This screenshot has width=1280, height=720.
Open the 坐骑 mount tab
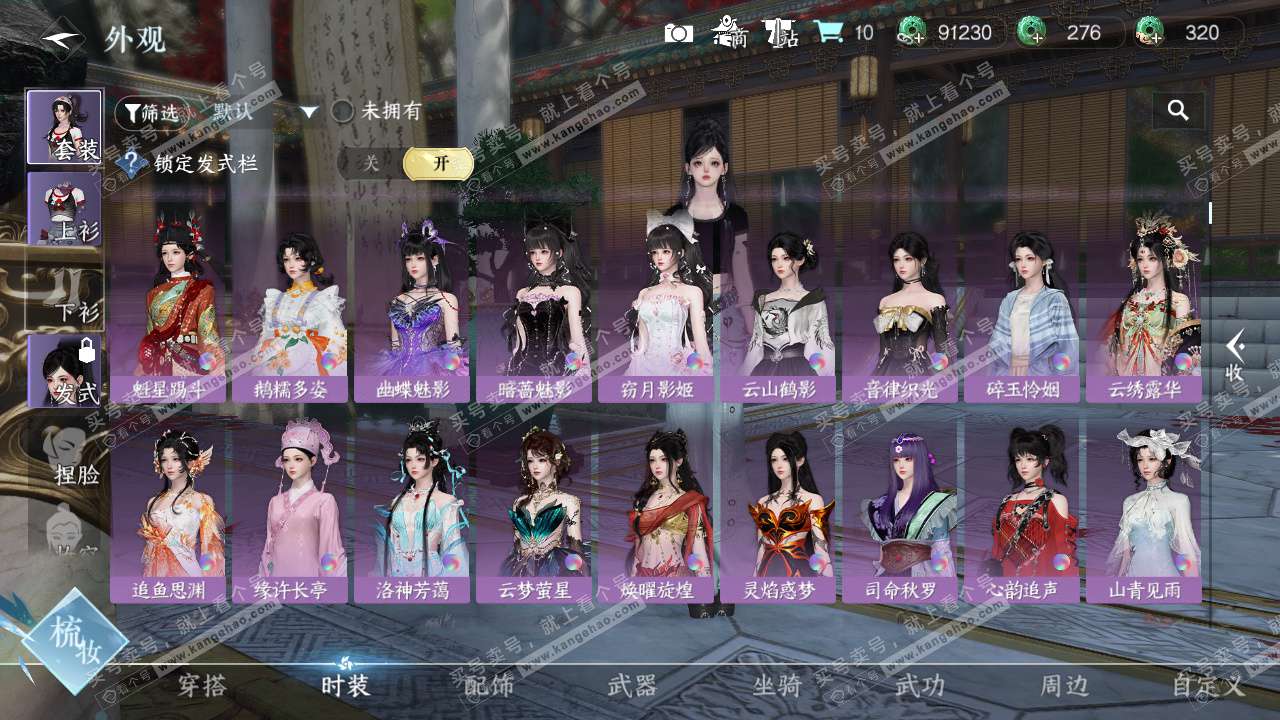[x=777, y=686]
